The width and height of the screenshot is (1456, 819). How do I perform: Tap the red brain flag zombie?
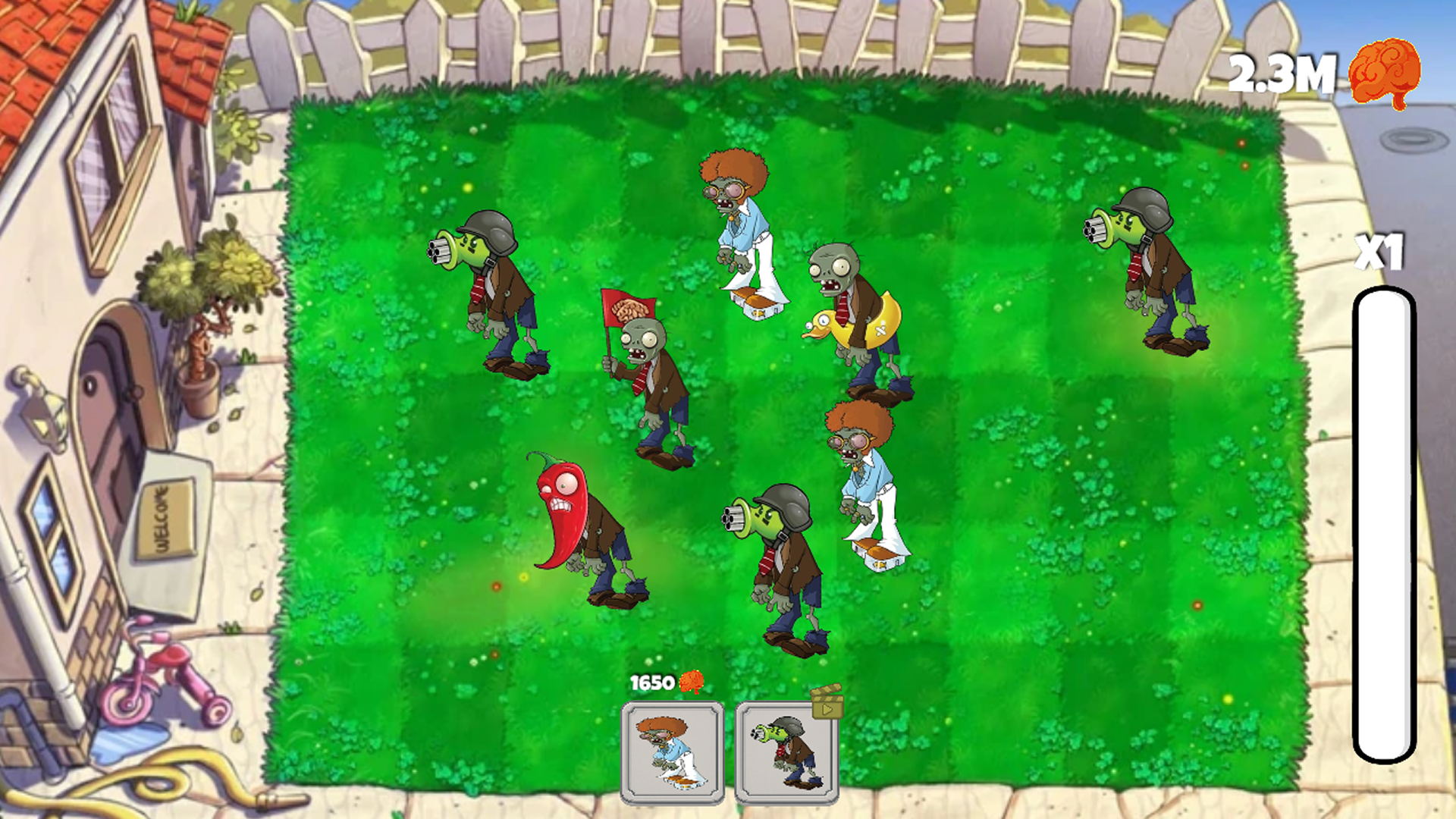[652, 372]
